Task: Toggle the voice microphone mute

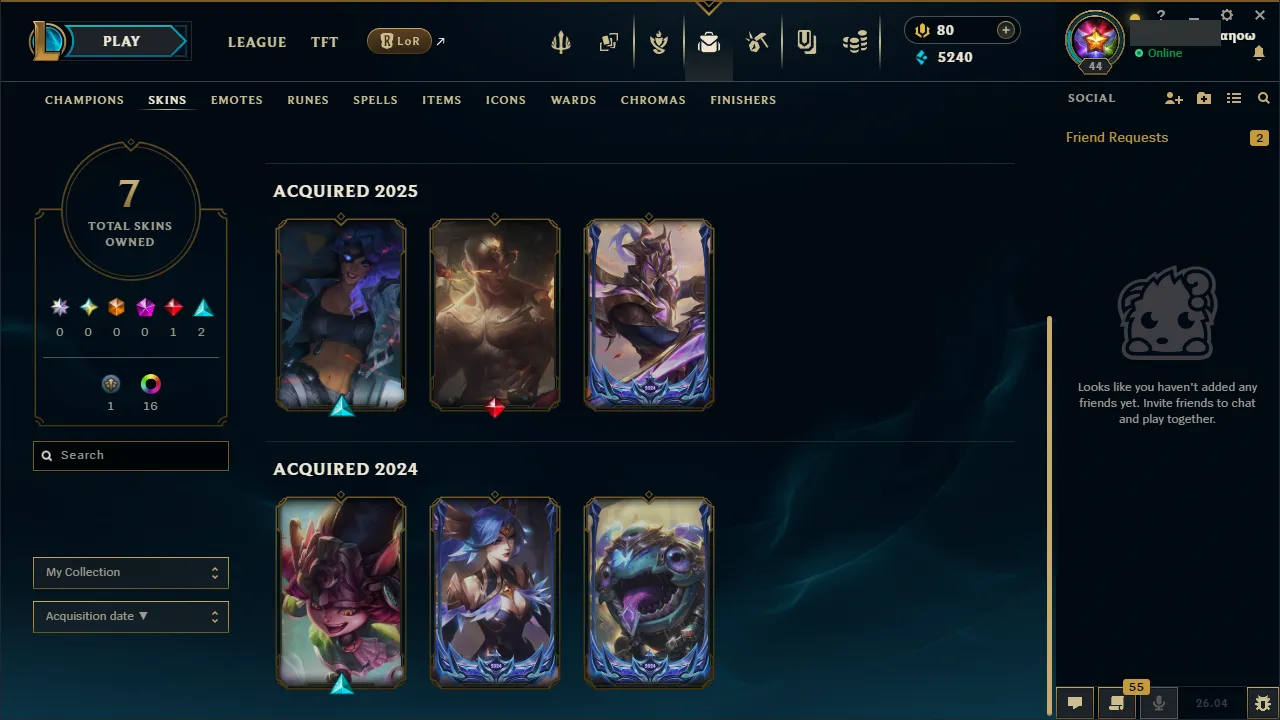Action: pos(1158,702)
